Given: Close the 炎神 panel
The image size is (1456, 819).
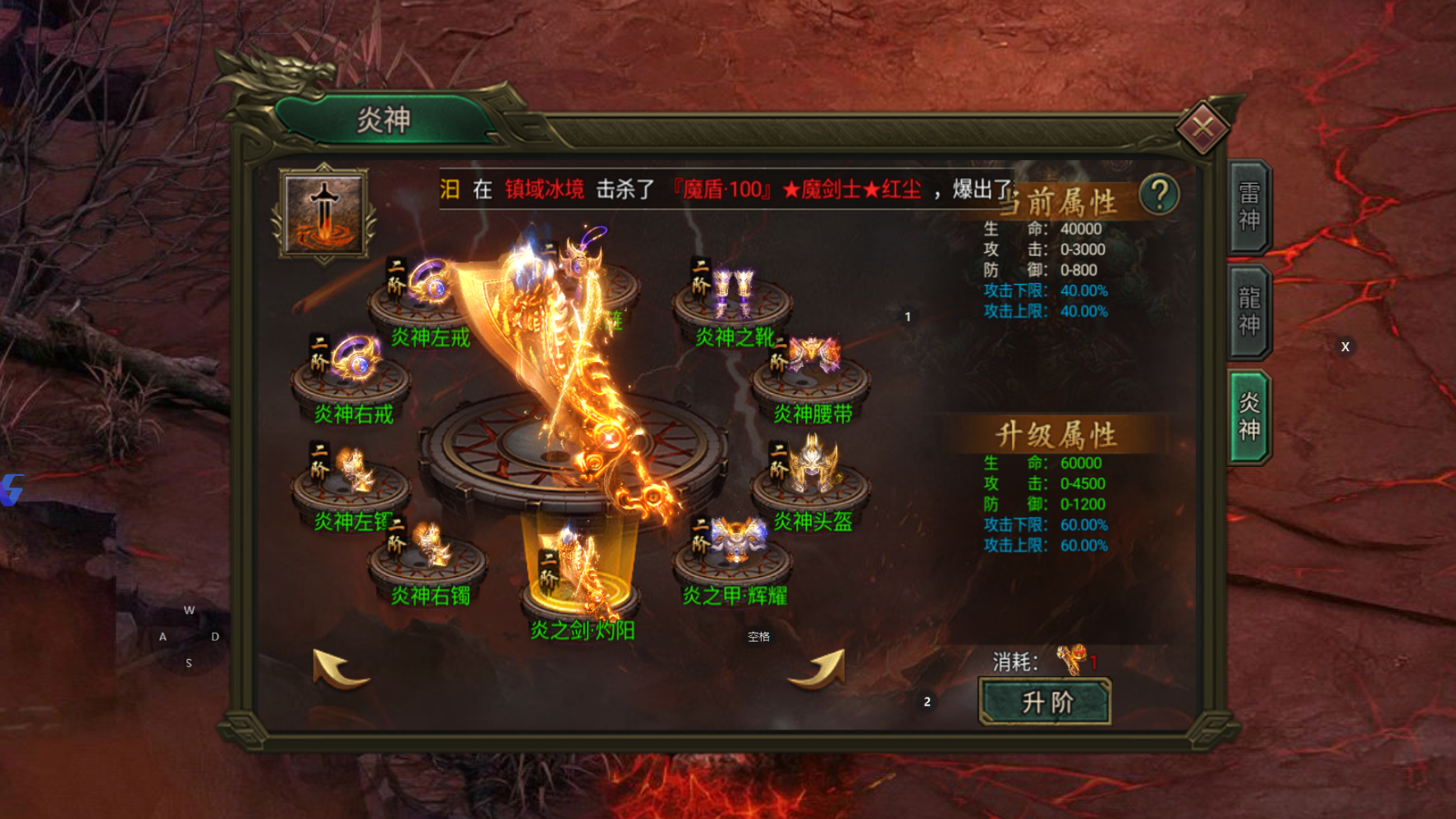Looking at the screenshot, I should tap(1202, 128).
